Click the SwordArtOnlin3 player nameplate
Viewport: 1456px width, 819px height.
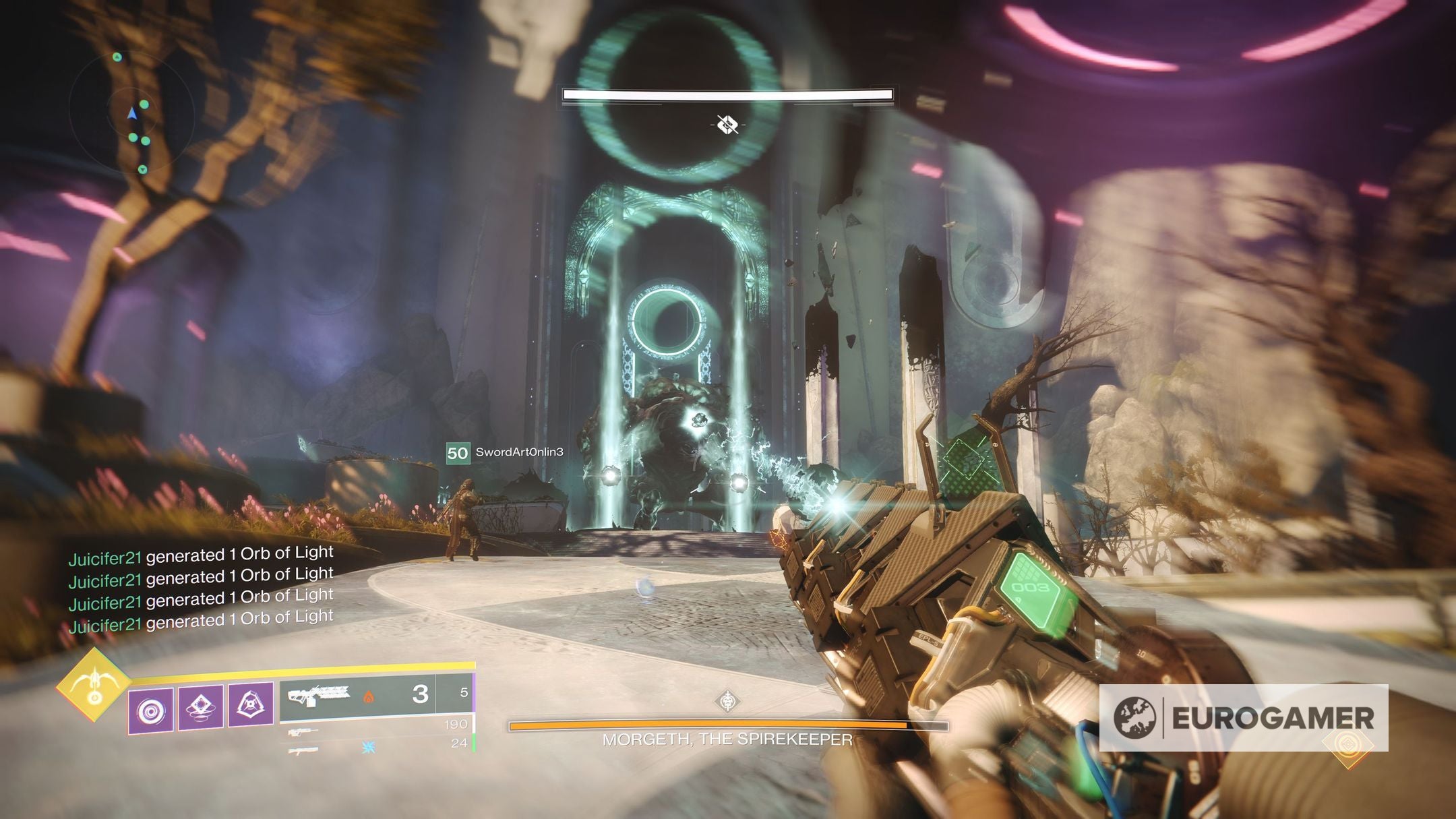(x=506, y=452)
